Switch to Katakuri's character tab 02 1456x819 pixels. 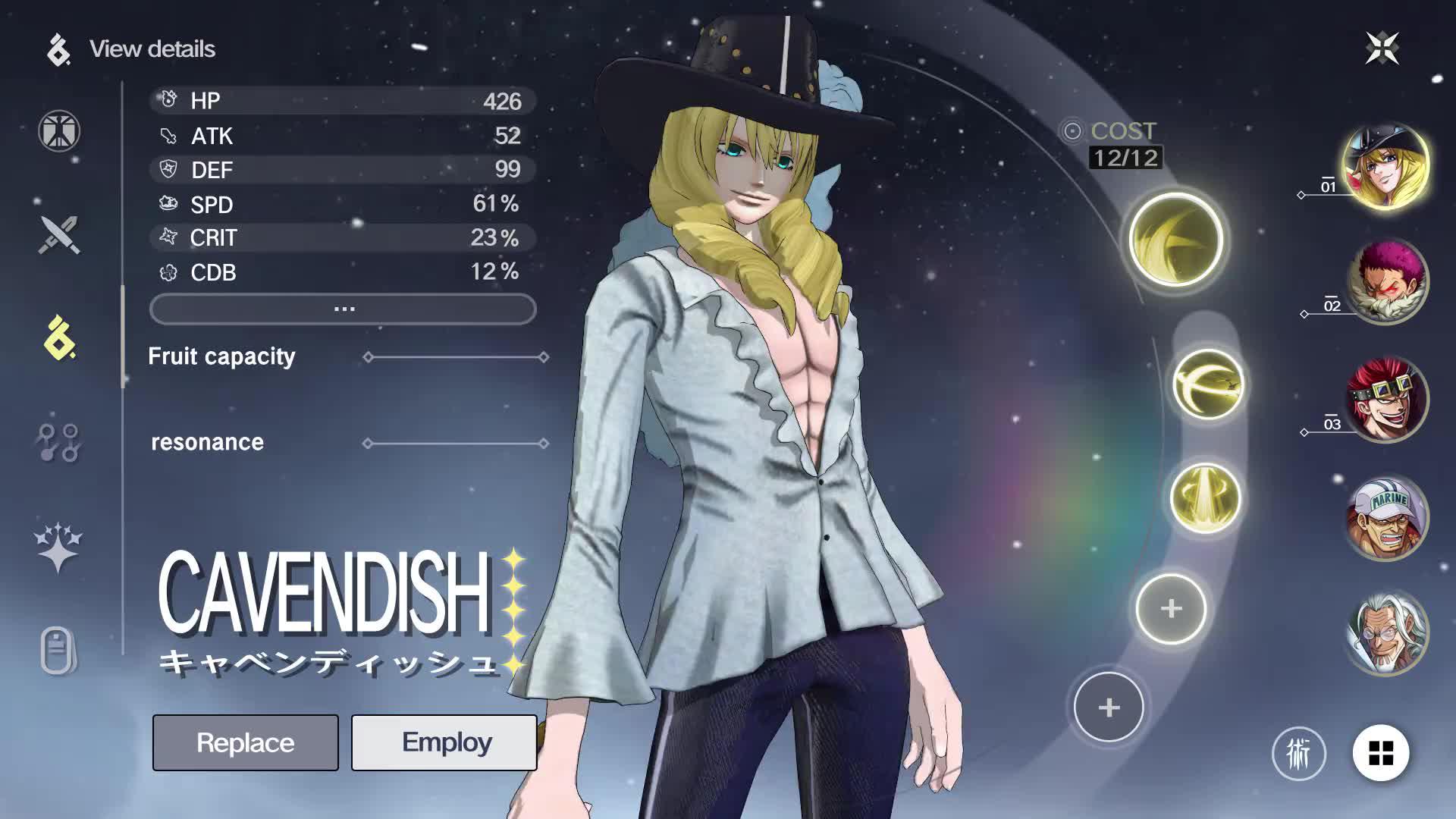[1388, 281]
